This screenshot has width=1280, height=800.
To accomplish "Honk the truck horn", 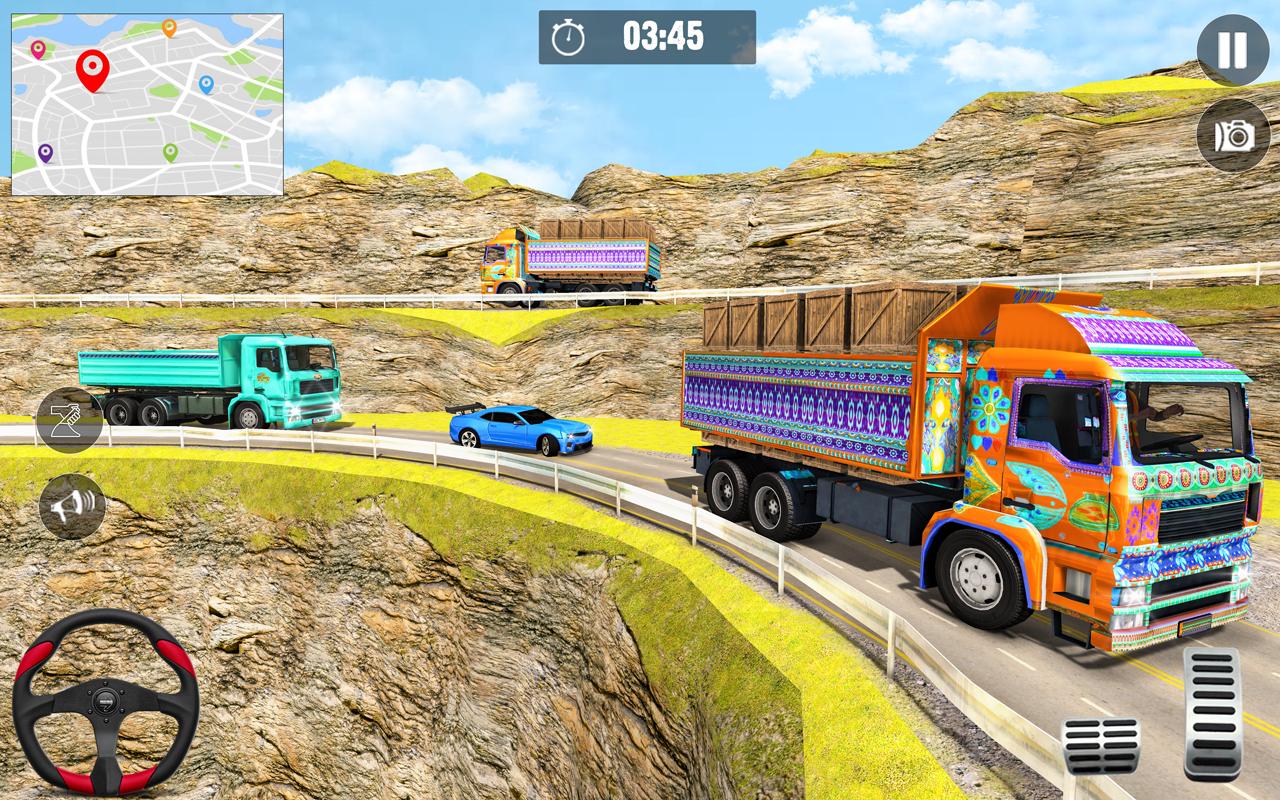I will (72, 507).
